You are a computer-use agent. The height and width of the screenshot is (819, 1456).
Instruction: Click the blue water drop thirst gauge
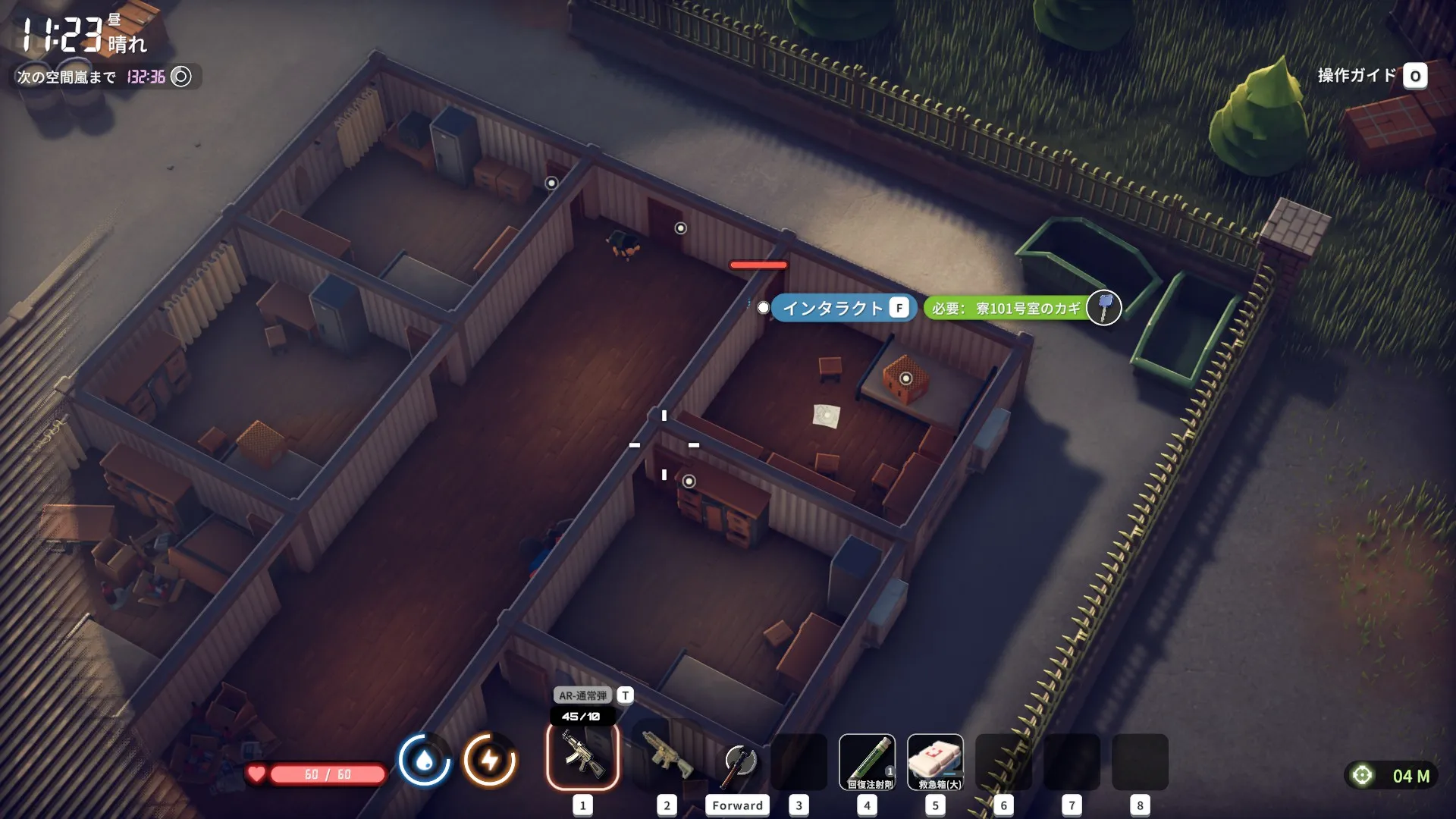point(424,760)
